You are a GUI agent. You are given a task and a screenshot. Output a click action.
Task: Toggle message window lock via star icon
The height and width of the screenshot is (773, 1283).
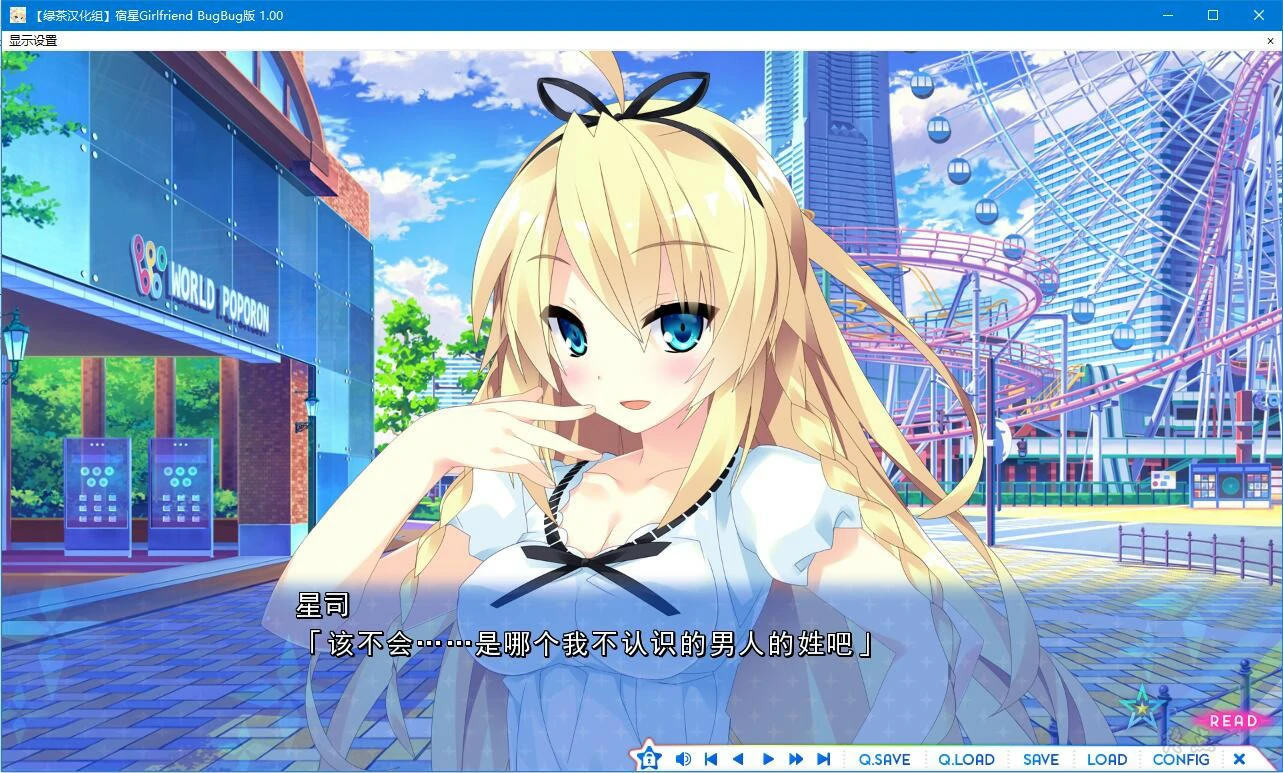click(650, 758)
